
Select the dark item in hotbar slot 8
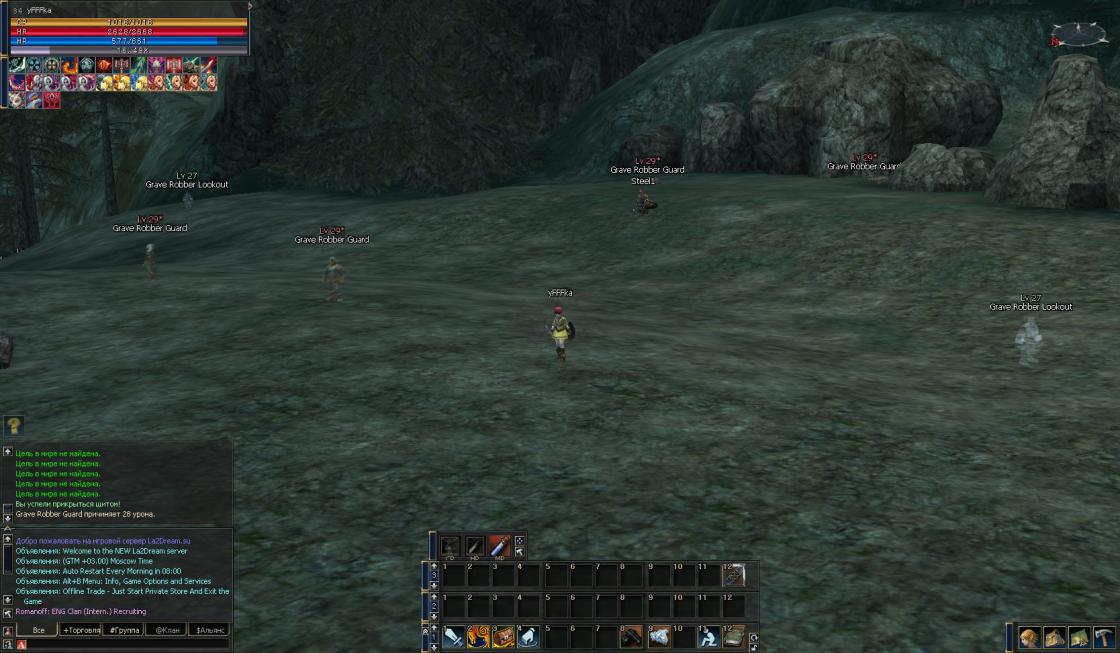click(631, 636)
